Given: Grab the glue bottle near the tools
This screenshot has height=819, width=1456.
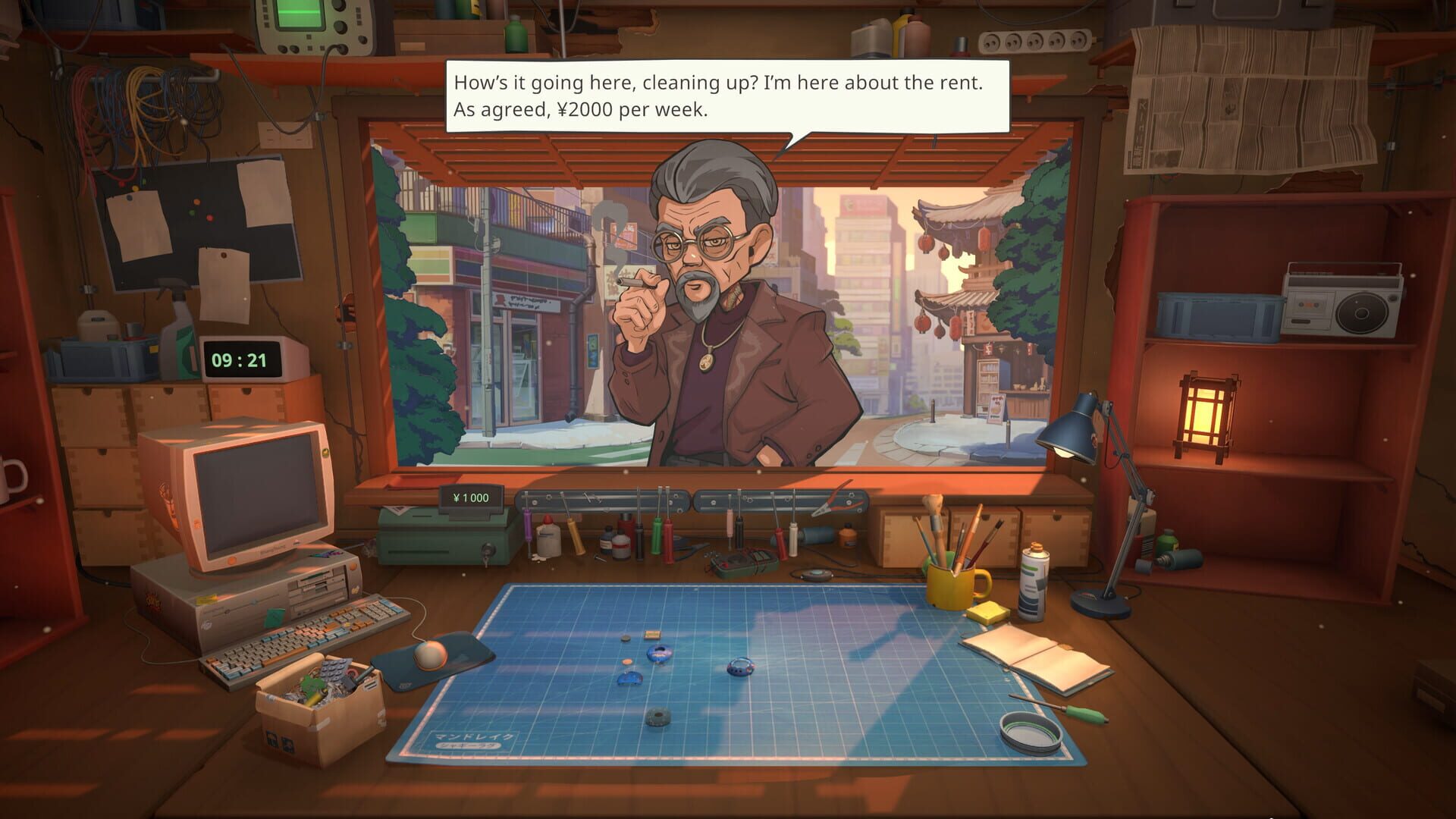Looking at the screenshot, I should click(548, 538).
